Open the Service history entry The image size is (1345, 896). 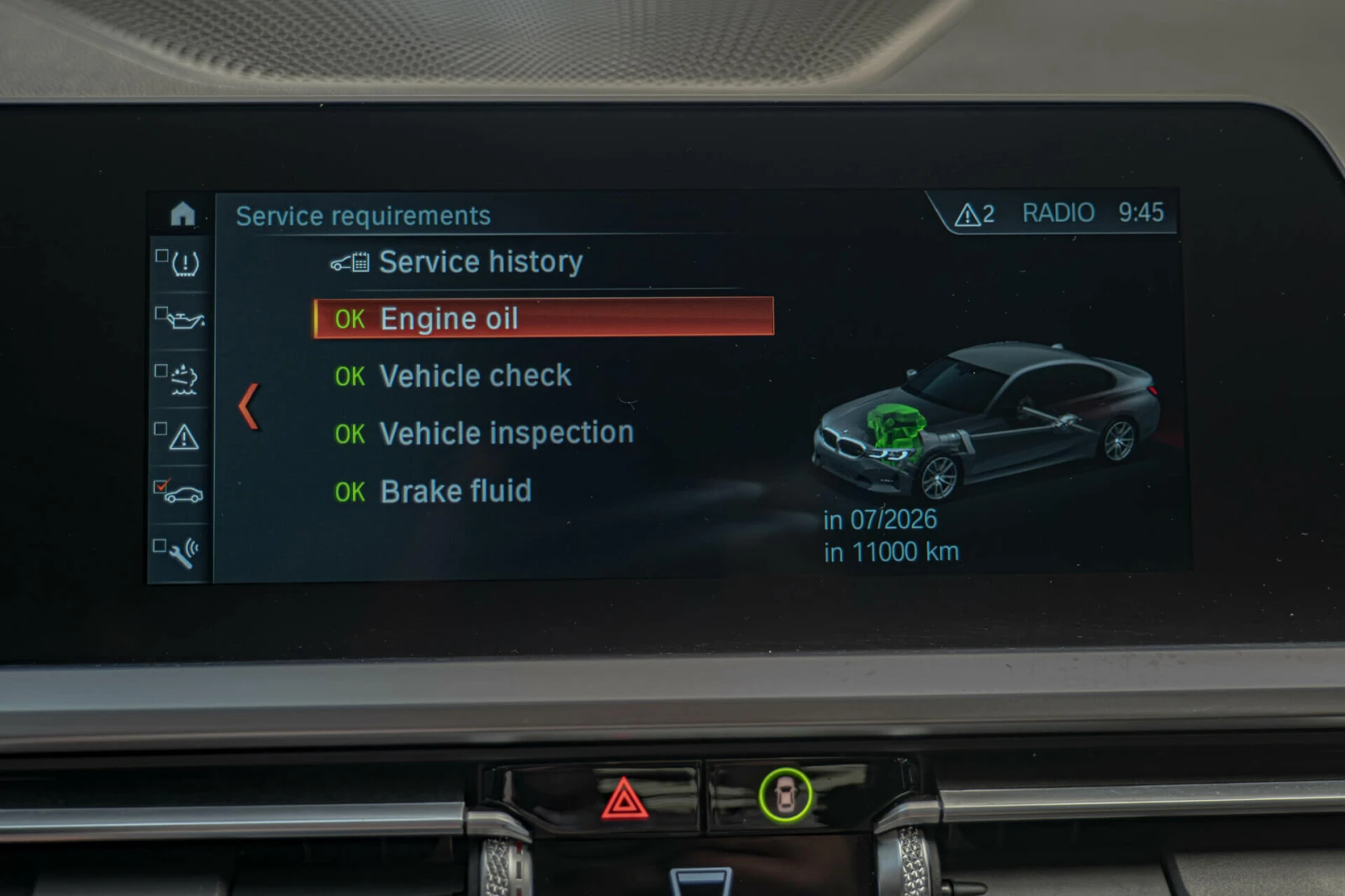[480, 262]
